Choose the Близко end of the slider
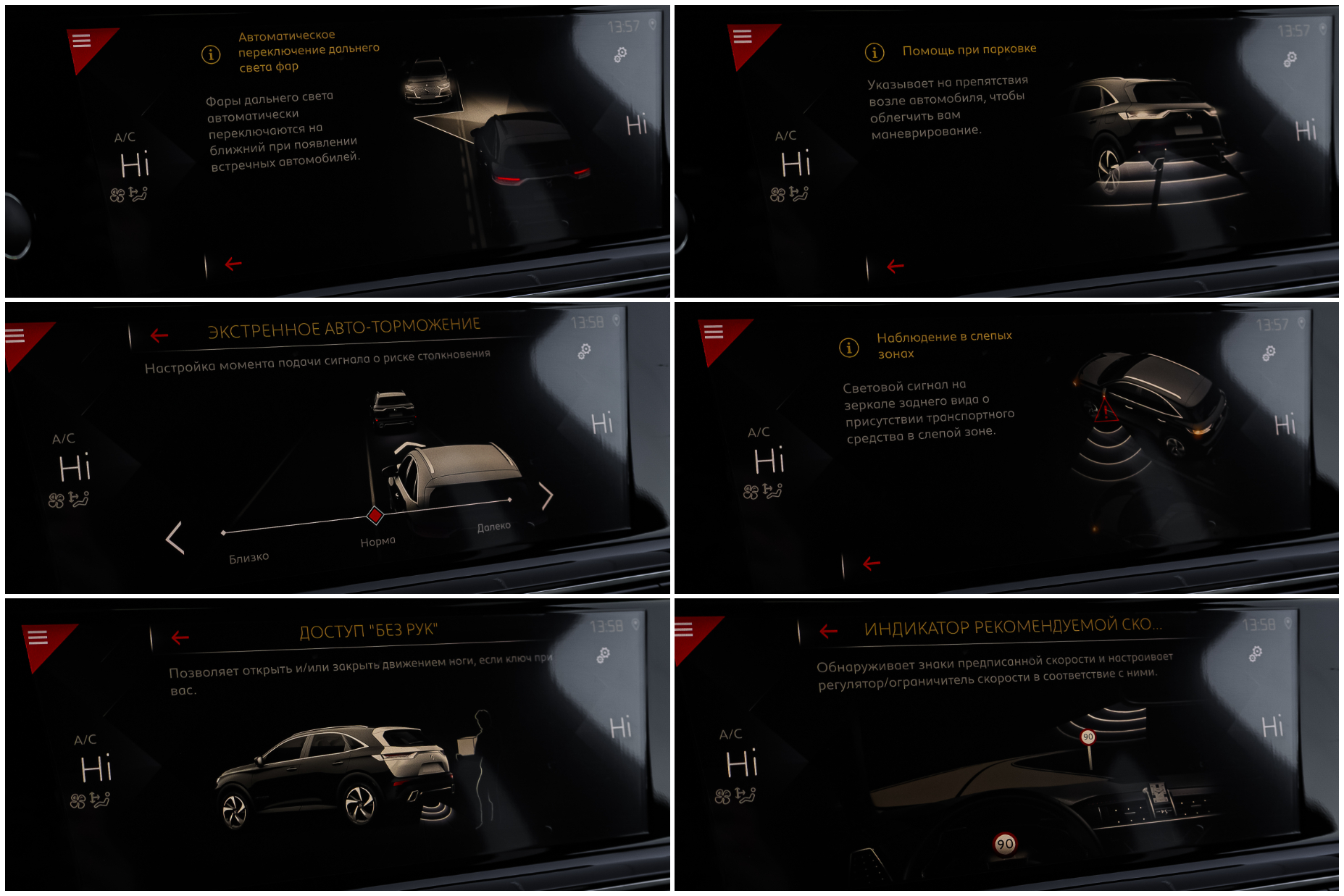1344x896 pixels. (224, 533)
